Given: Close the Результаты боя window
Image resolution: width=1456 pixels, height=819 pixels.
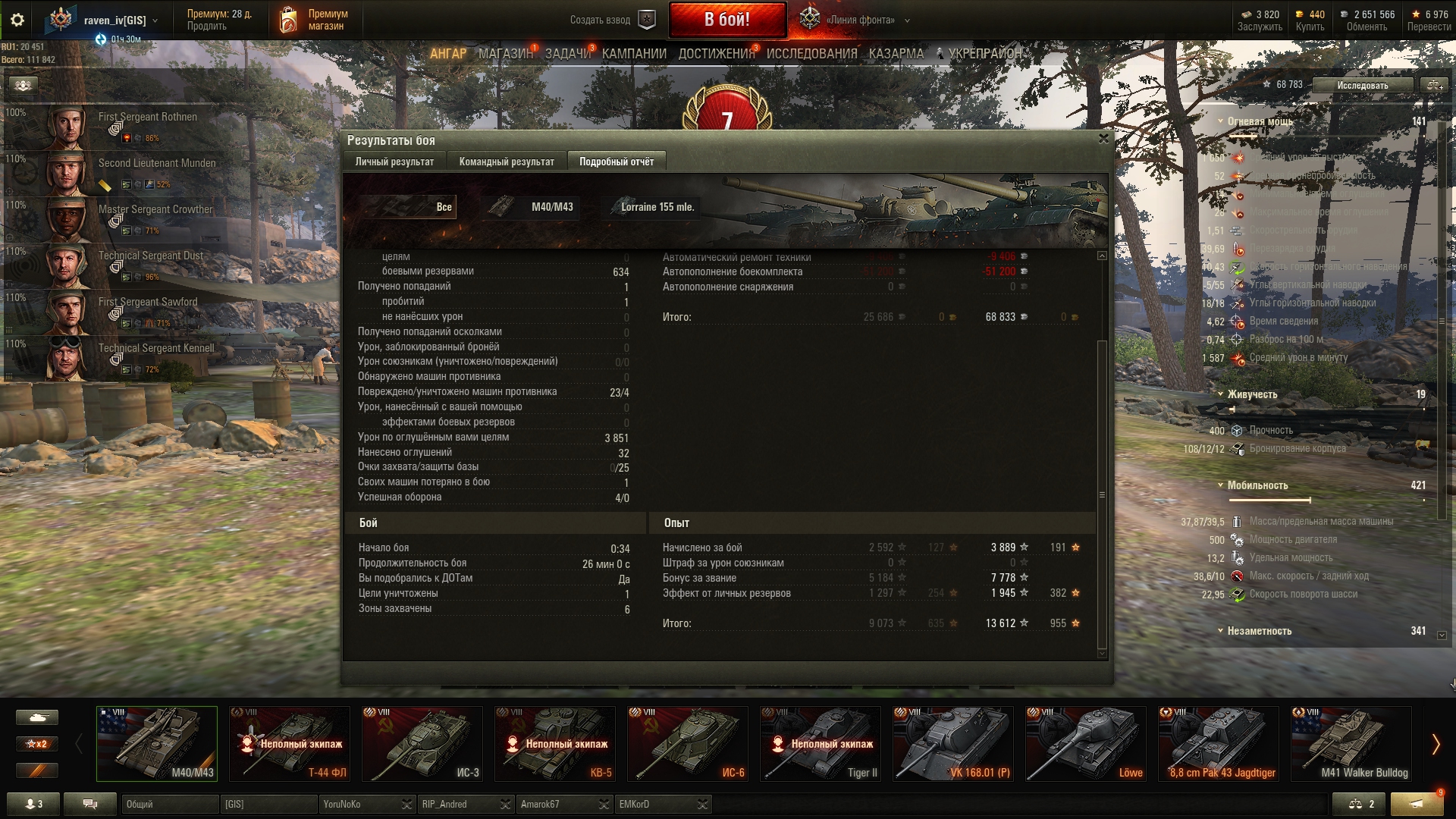Looking at the screenshot, I should [1103, 139].
